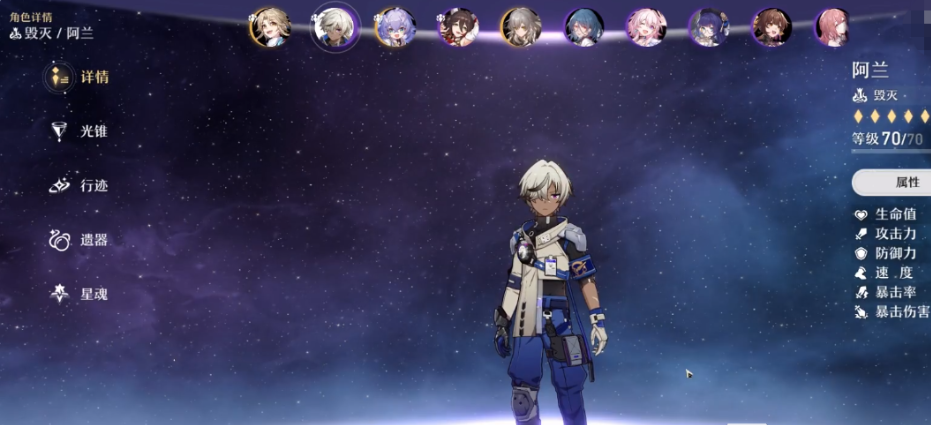Pick the dark blue-haired character portrait
Screen dimensions: 931x425
point(708,27)
